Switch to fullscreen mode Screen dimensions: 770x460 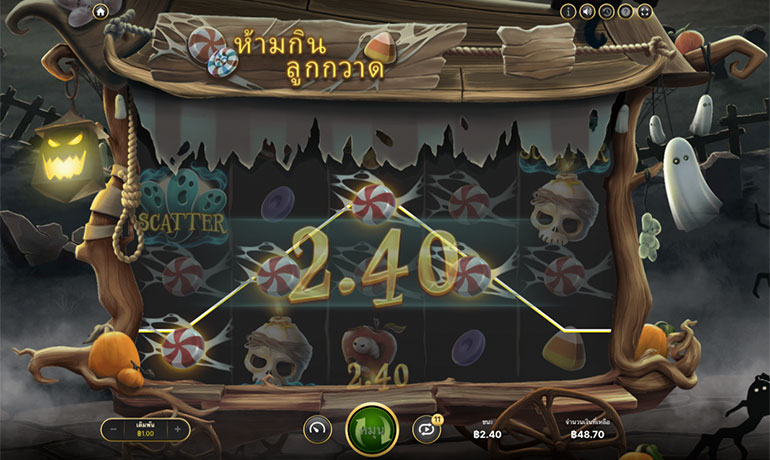point(645,11)
